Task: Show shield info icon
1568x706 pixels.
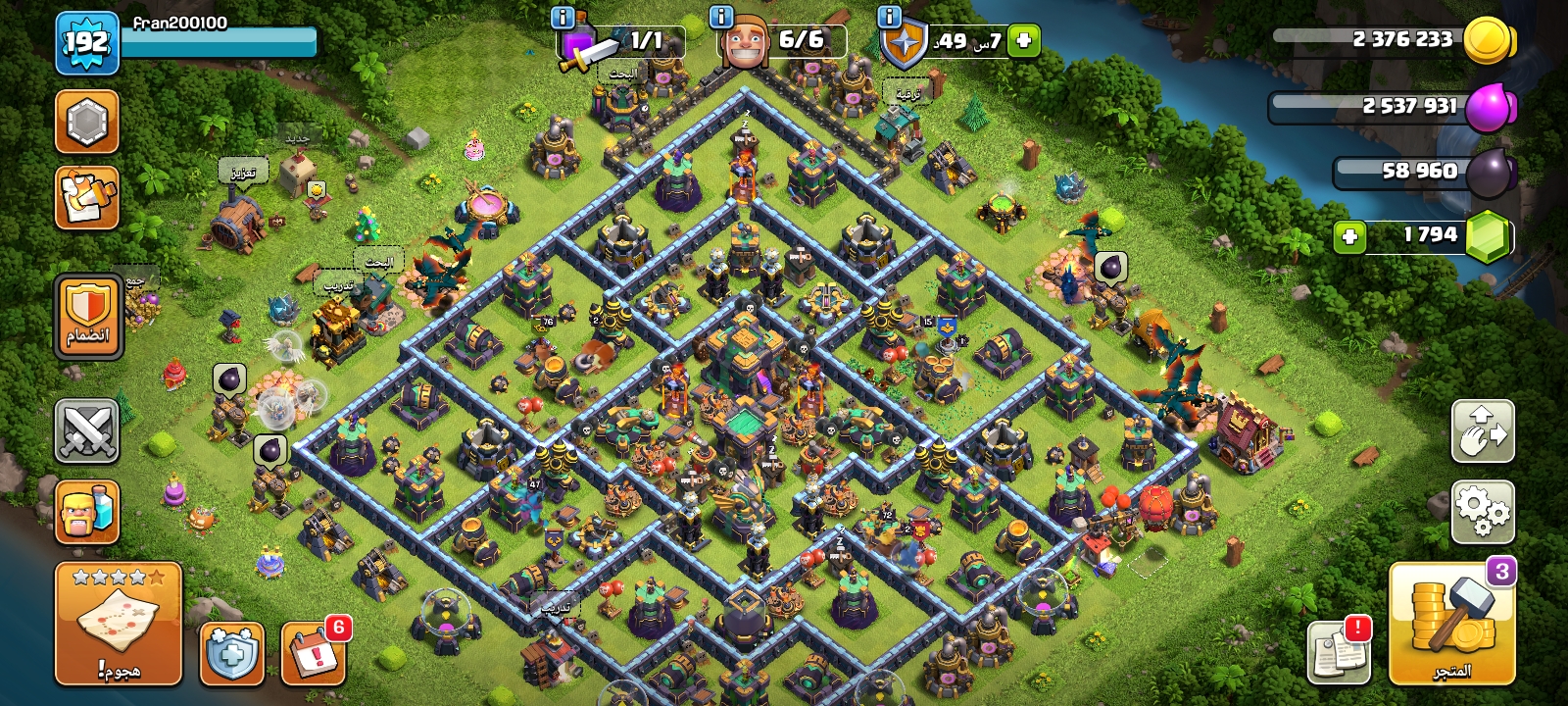Action: [x=889, y=17]
